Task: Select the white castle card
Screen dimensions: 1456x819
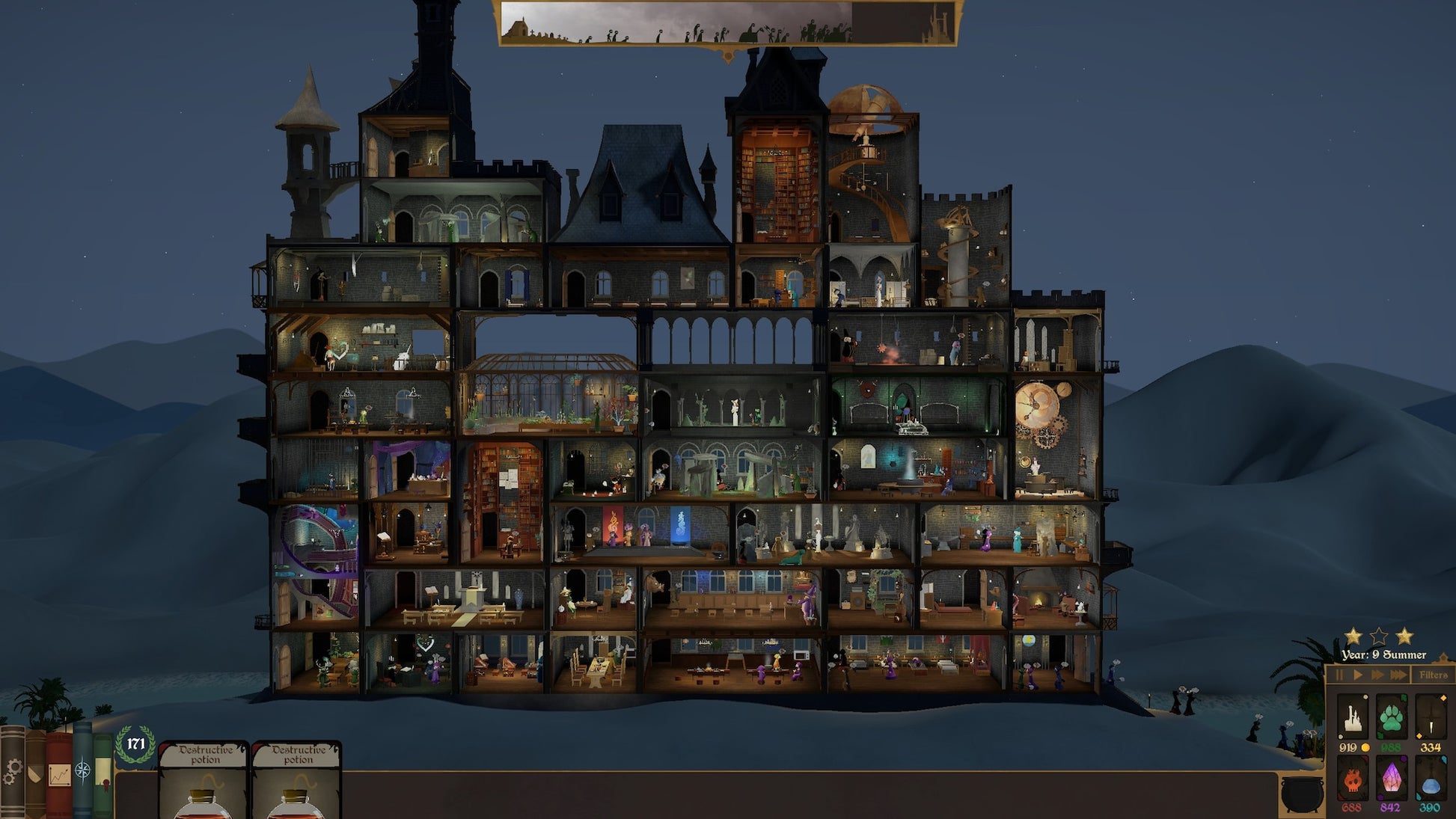Action: click(1352, 717)
